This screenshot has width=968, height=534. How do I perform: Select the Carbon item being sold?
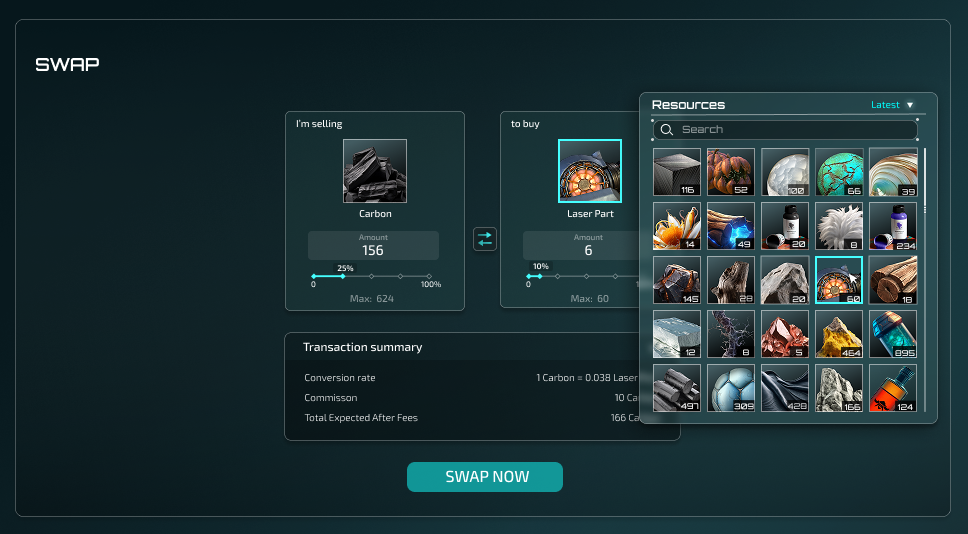click(x=375, y=171)
